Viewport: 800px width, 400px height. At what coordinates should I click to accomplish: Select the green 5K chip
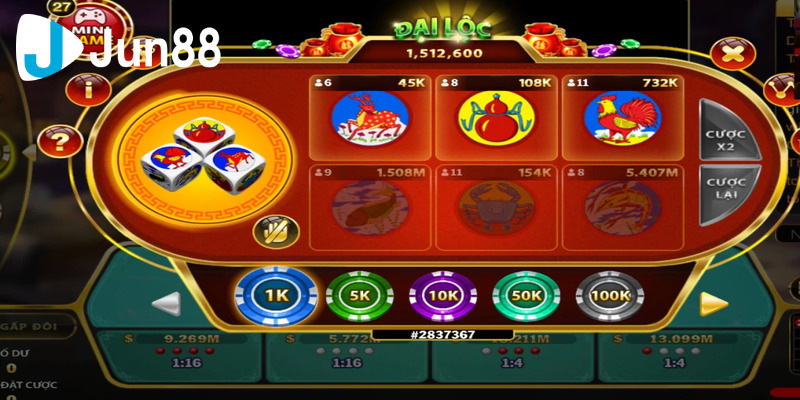pyautogui.click(x=359, y=296)
